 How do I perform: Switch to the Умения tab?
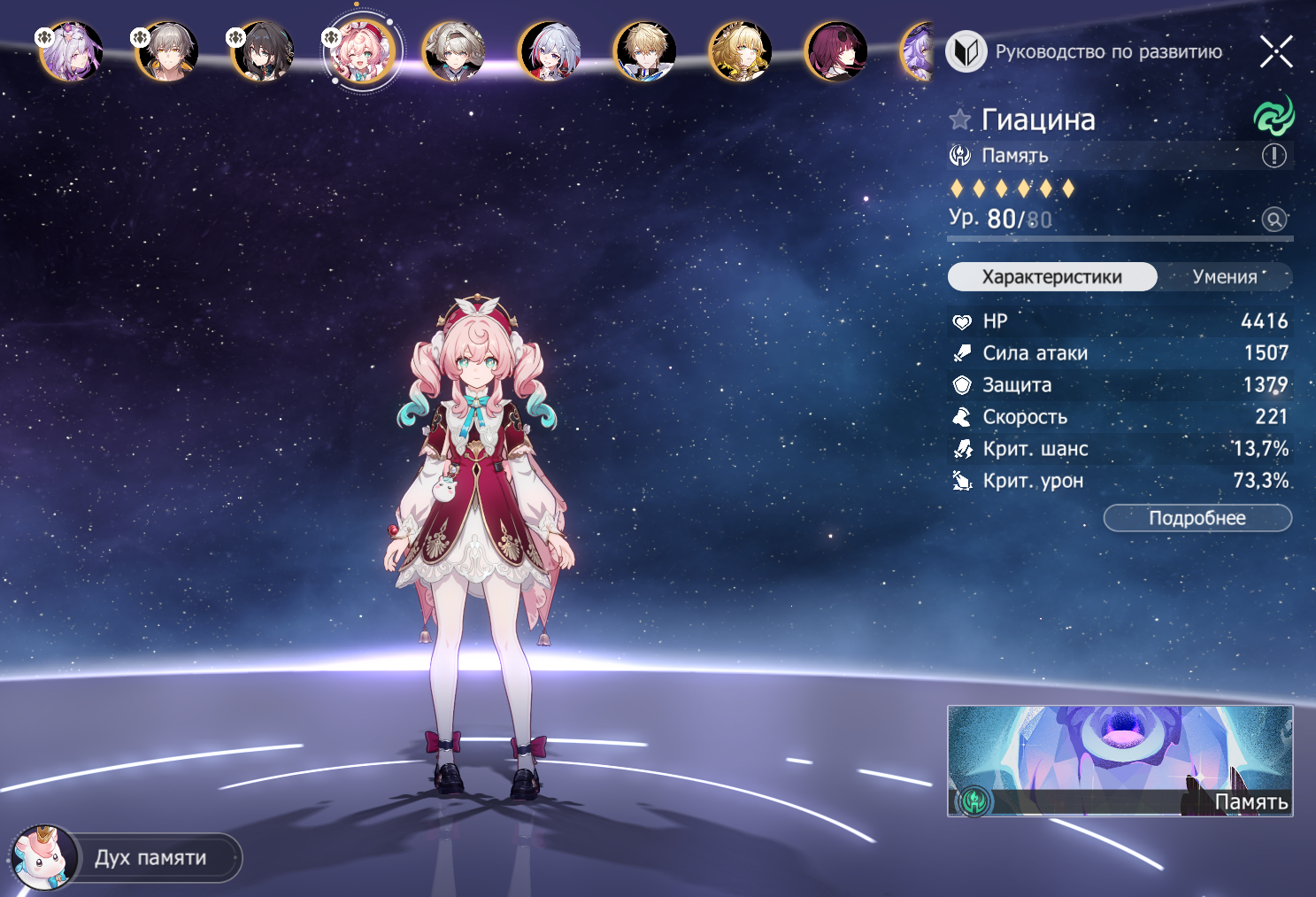tap(1225, 277)
